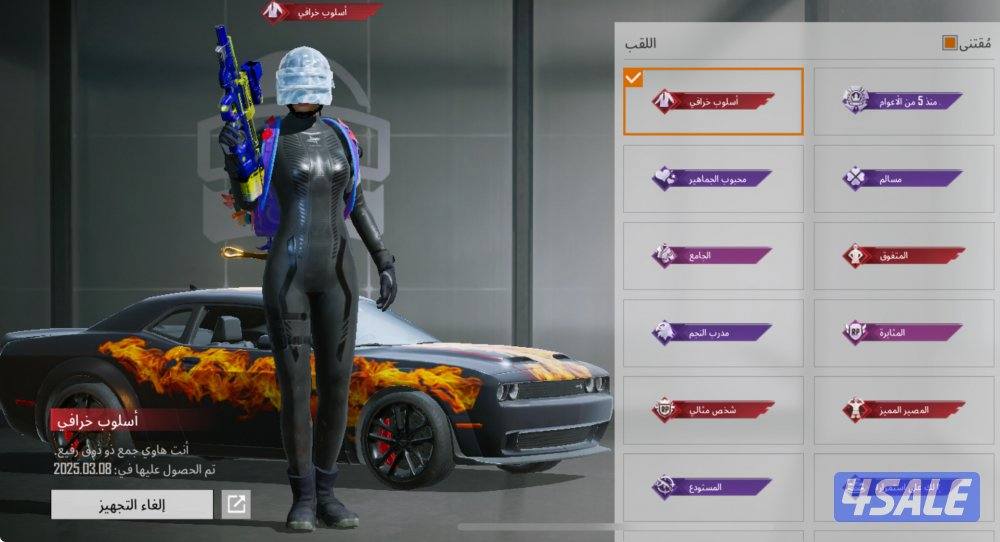Select the أسلوب خرافي title tile
The width and height of the screenshot is (1000, 542).
(713, 101)
